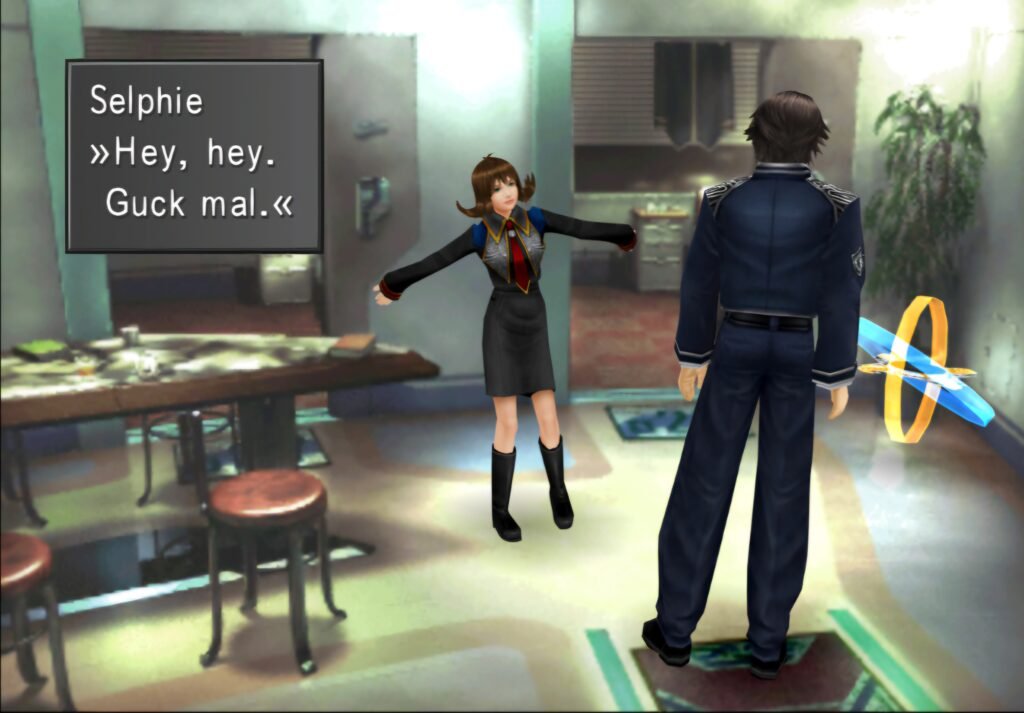The image size is (1024, 713).
Task: Advance Selphie's "Hey, hey. Guck mal." dialogue box
Action: [194, 155]
